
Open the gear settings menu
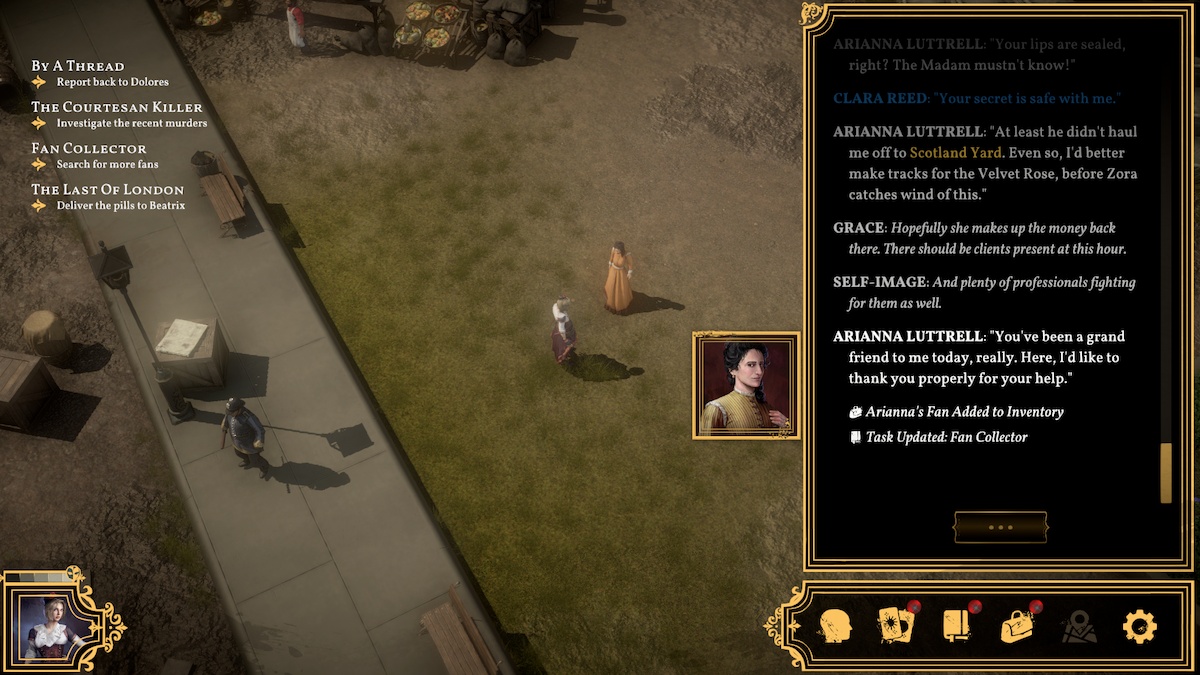point(1139,627)
